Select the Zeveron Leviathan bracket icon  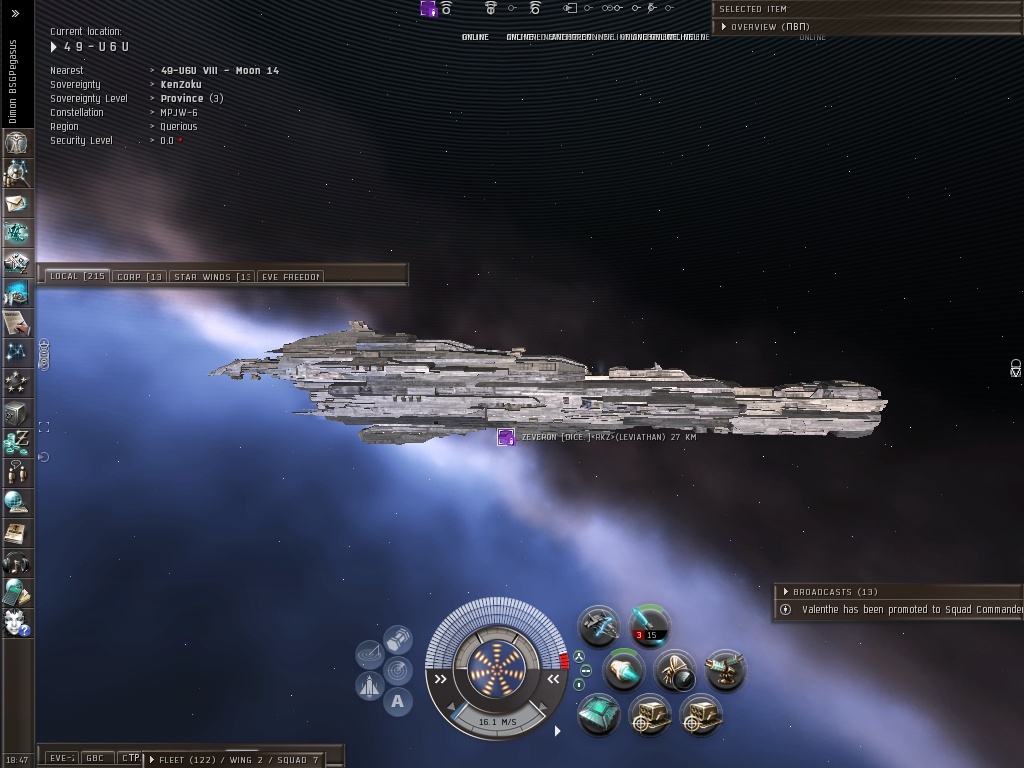pos(506,437)
